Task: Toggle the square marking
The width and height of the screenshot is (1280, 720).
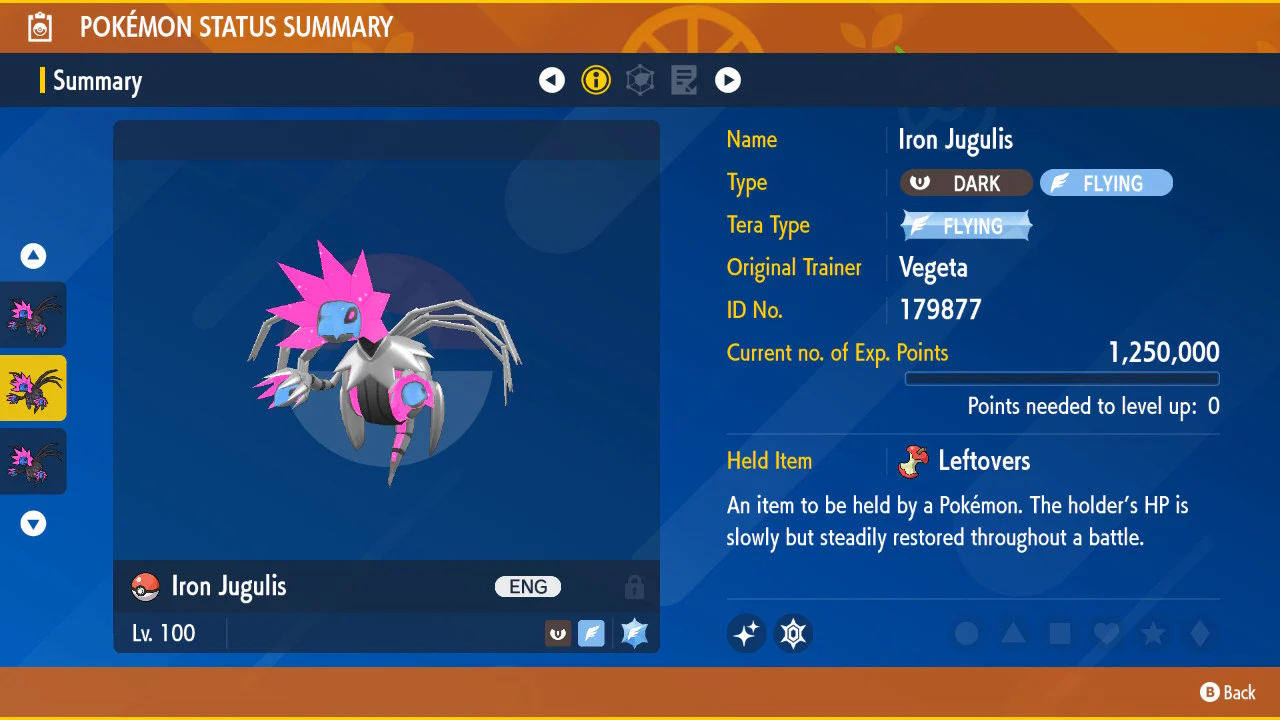Action: [1060, 633]
